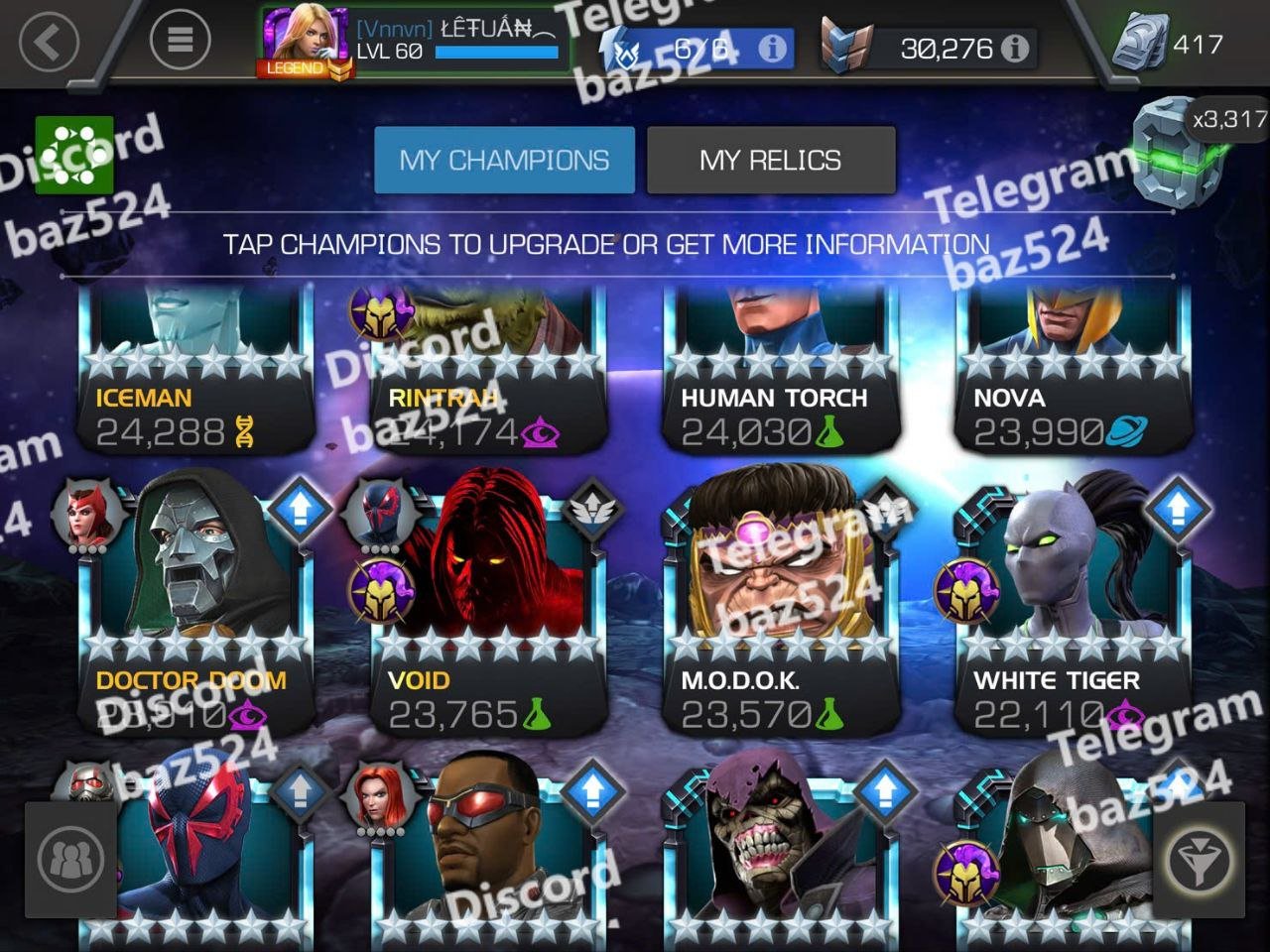Switch to the My Champions tab
1270x952 pixels.
pos(504,160)
